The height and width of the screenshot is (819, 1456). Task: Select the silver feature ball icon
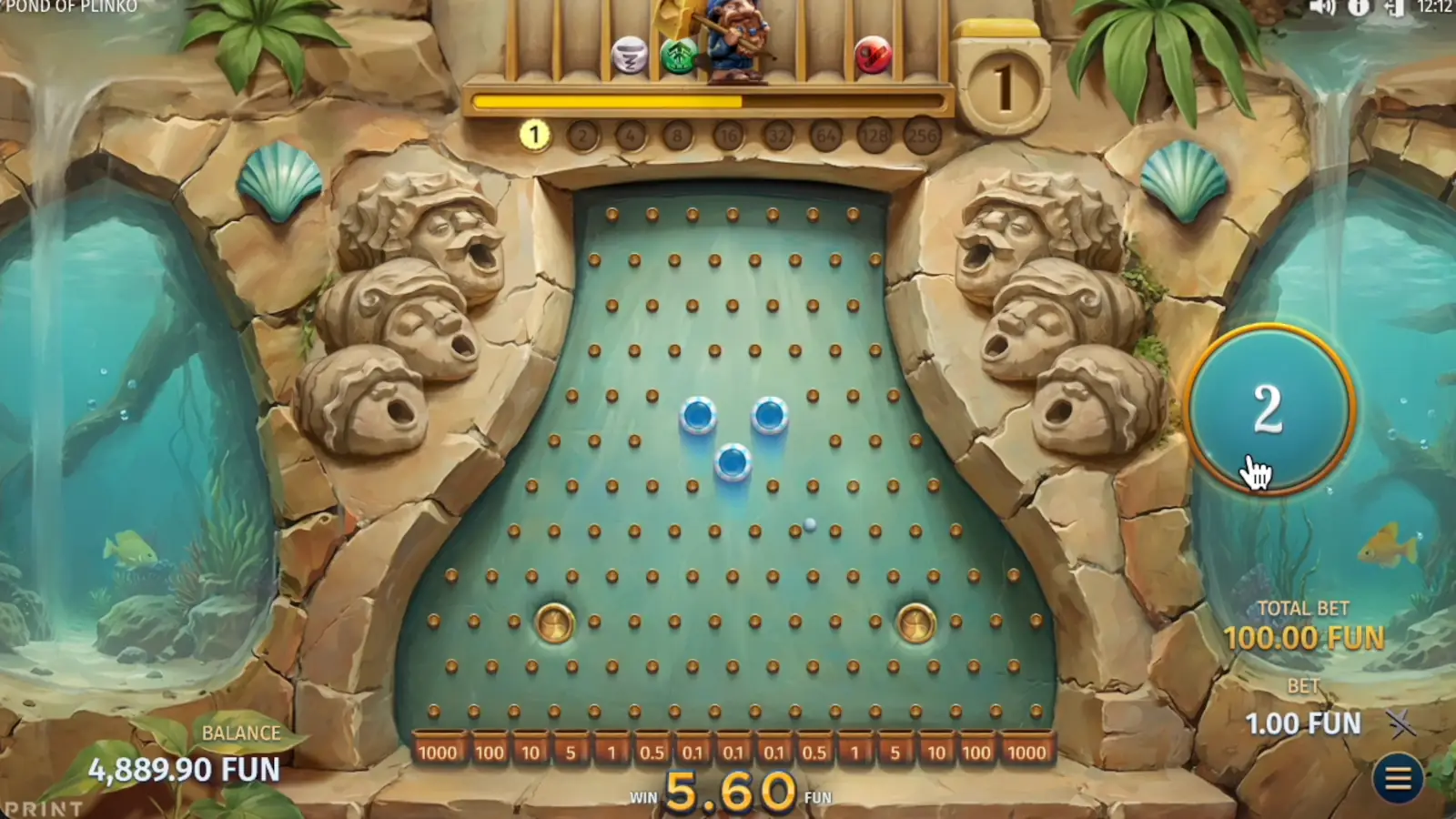pyautogui.click(x=629, y=52)
